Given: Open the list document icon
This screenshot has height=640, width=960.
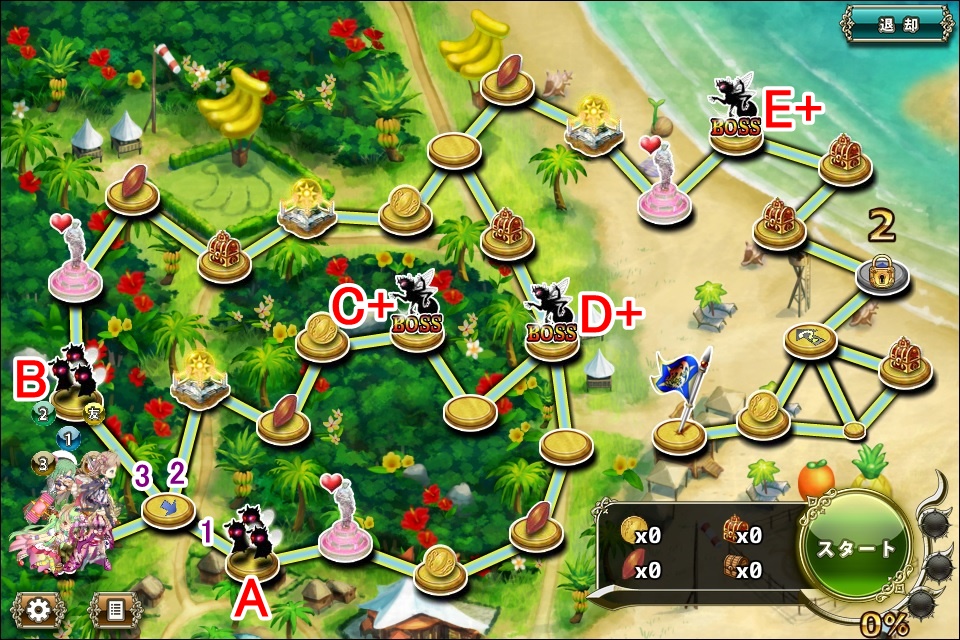Looking at the screenshot, I should pos(115,609).
